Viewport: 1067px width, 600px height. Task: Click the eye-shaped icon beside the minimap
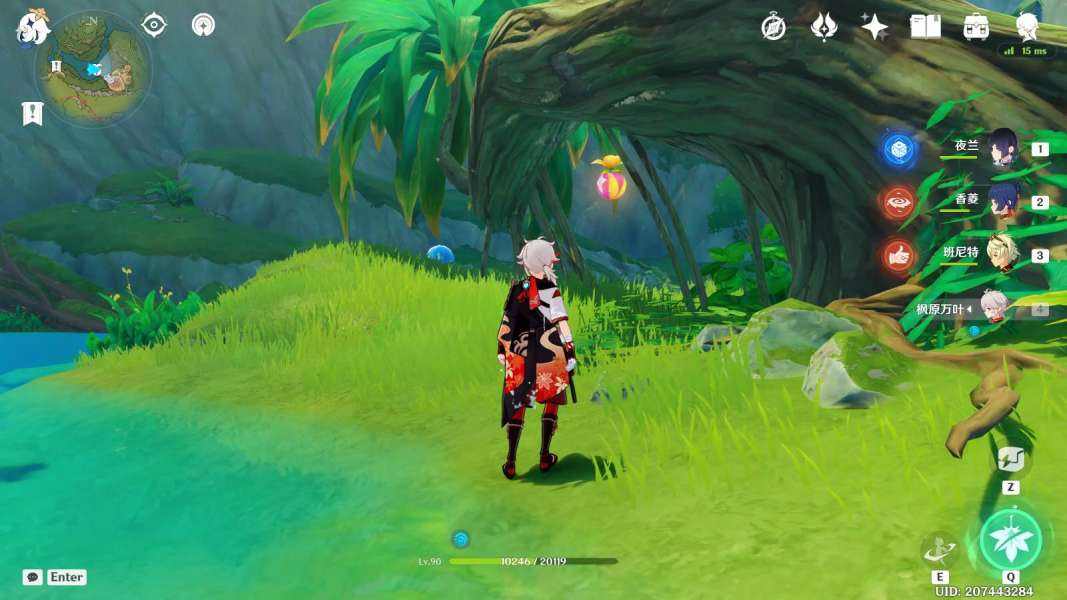tap(154, 25)
